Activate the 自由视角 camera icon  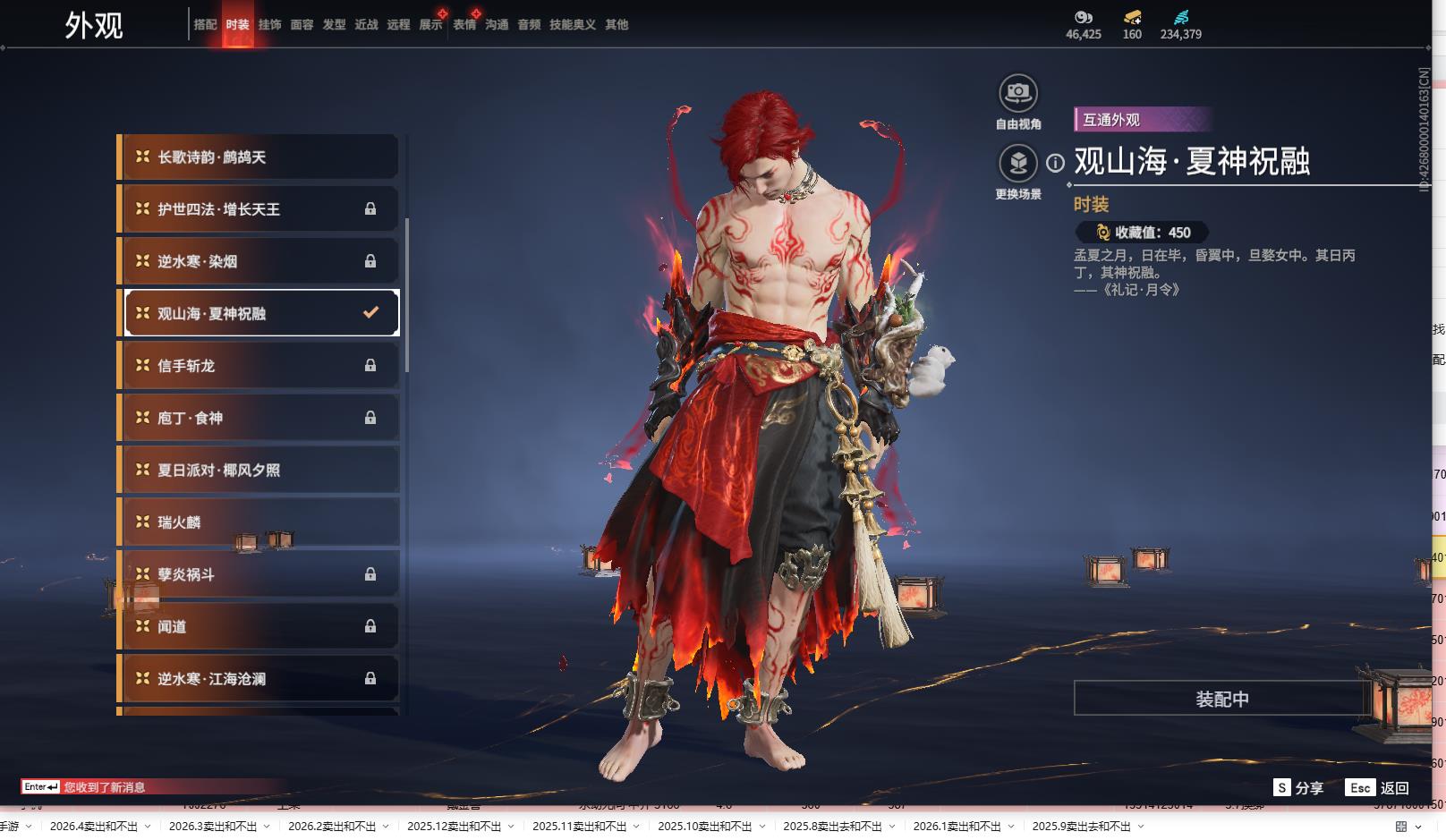pyautogui.click(x=1017, y=93)
